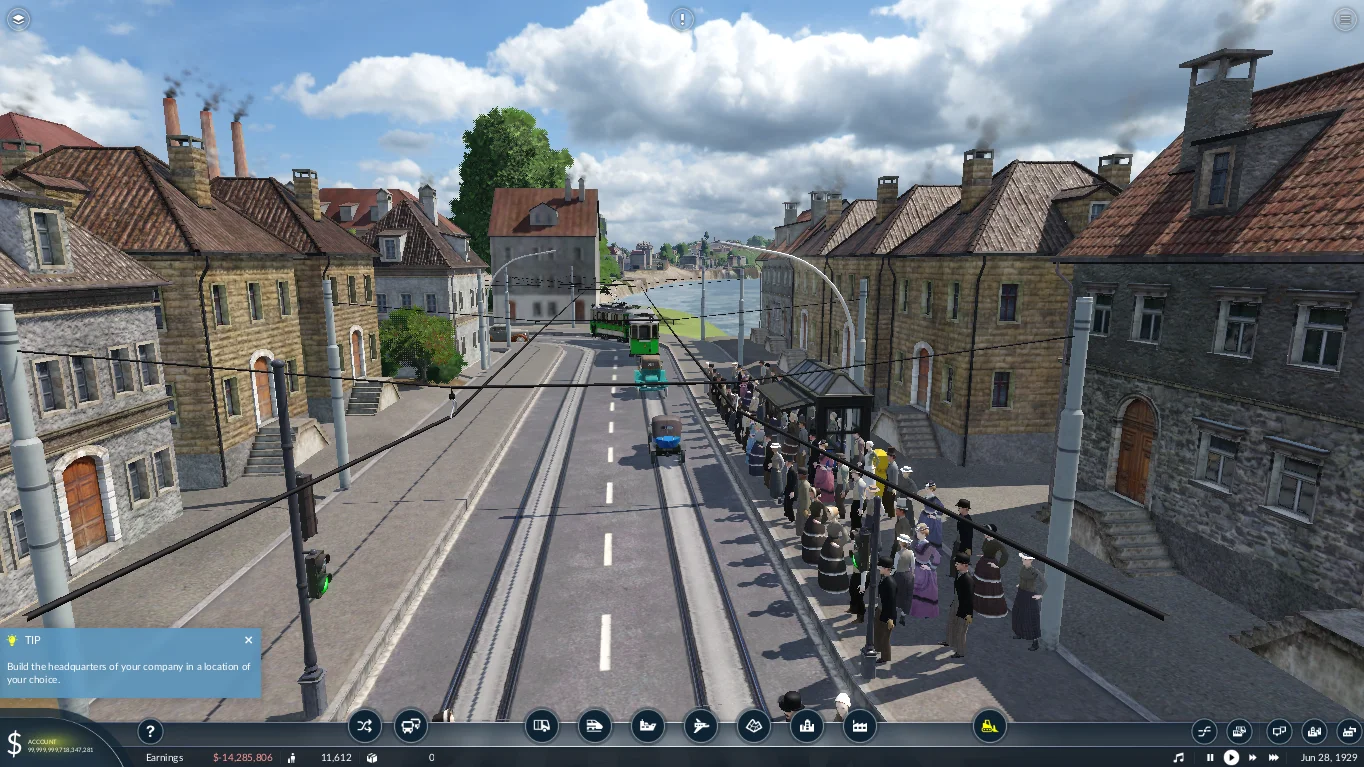Open the rail construction train menu
This screenshot has width=1364, height=767.
[x=595, y=726]
